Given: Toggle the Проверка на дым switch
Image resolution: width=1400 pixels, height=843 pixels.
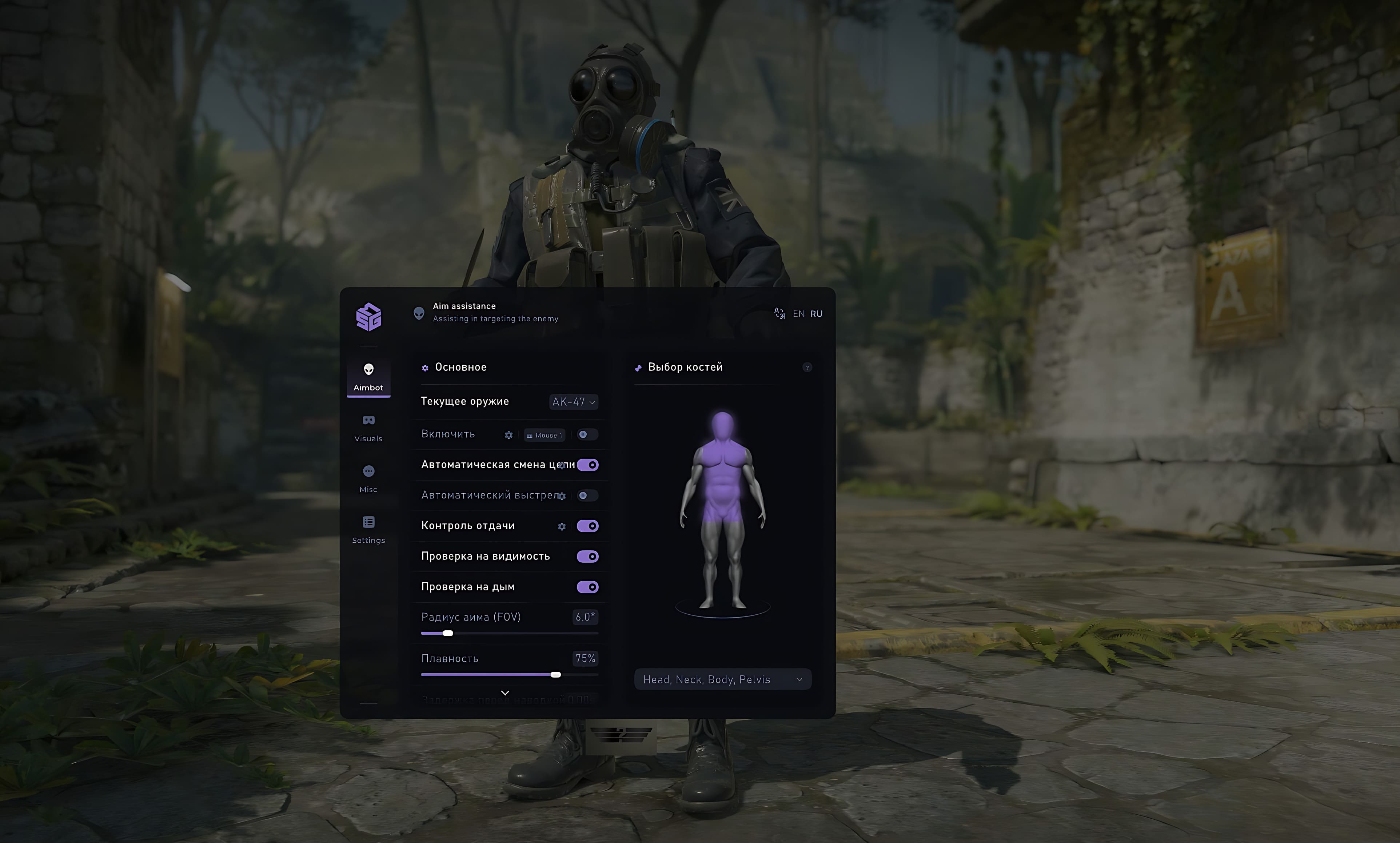Looking at the screenshot, I should pyautogui.click(x=587, y=587).
